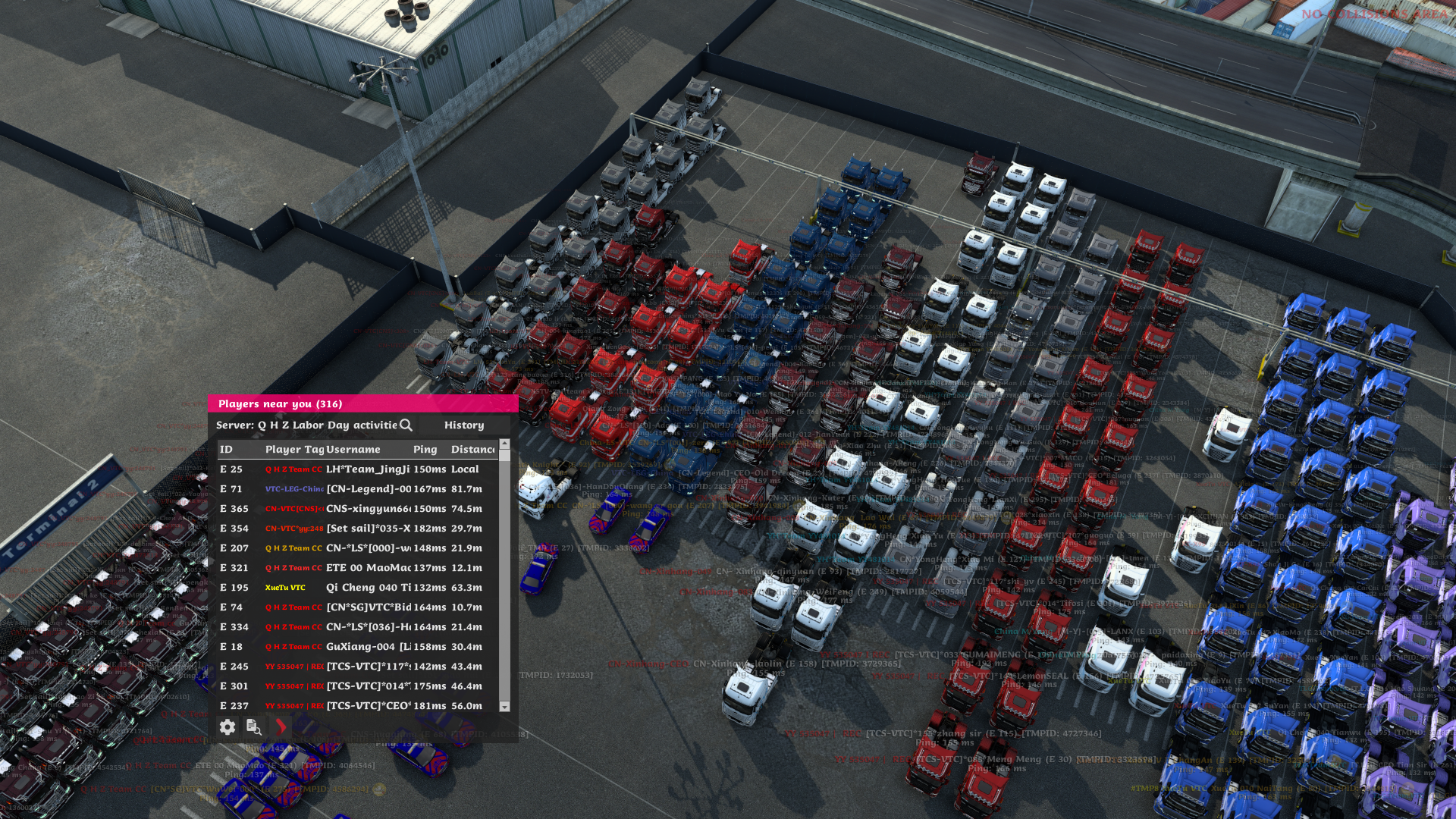This screenshot has width=1456, height=819.
Task: Open the gear settings in player list
Action: pos(227,727)
